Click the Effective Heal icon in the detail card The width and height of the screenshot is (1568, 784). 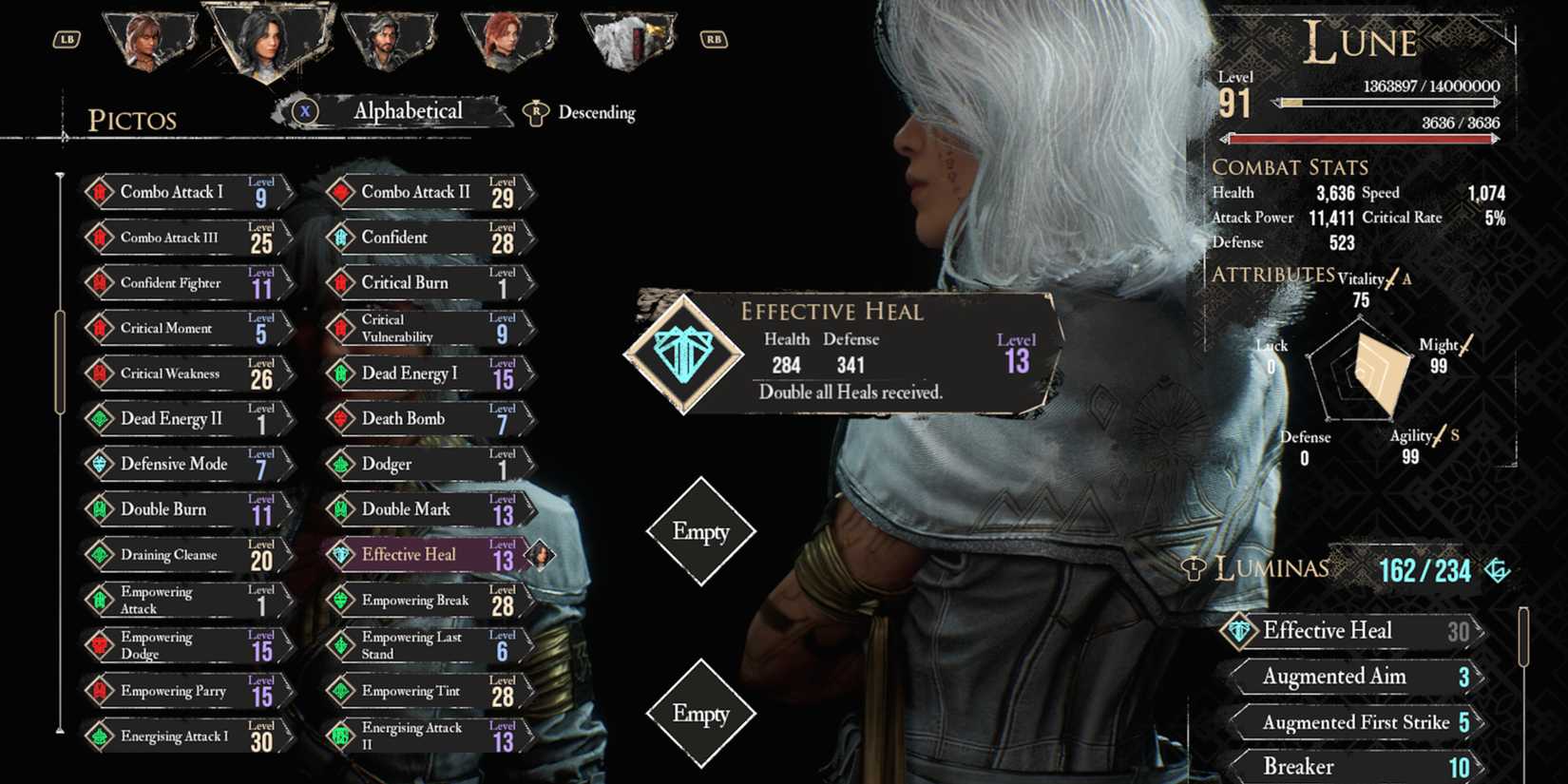683,354
